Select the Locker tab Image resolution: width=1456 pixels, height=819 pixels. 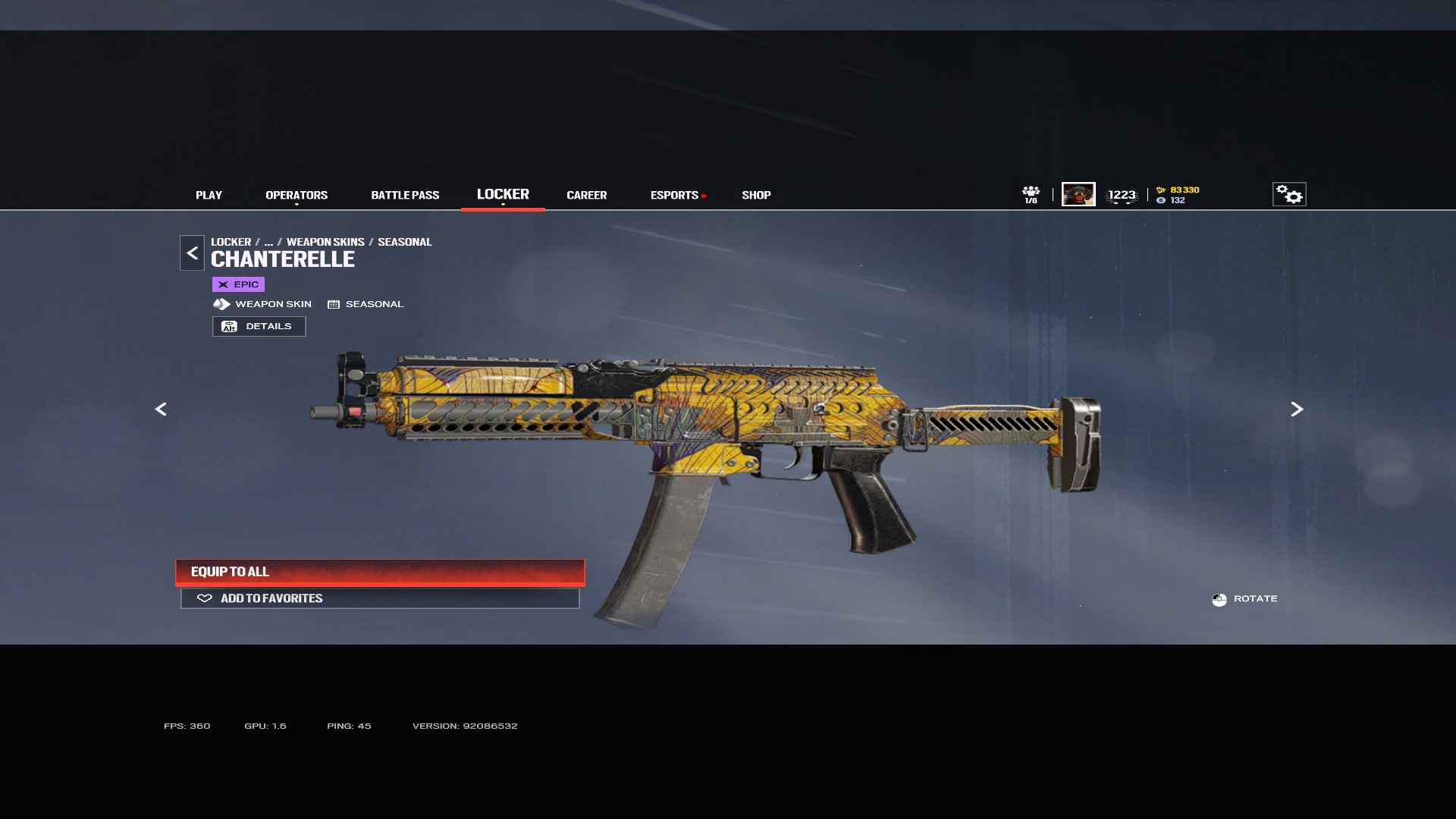point(503,194)
